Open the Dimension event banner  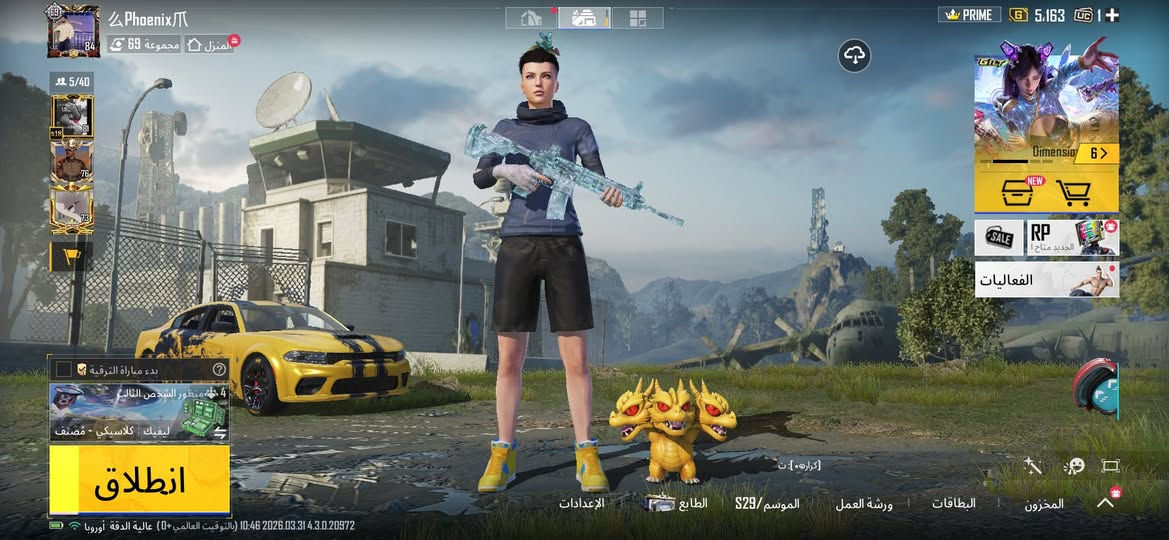[x=1046, y=108]
